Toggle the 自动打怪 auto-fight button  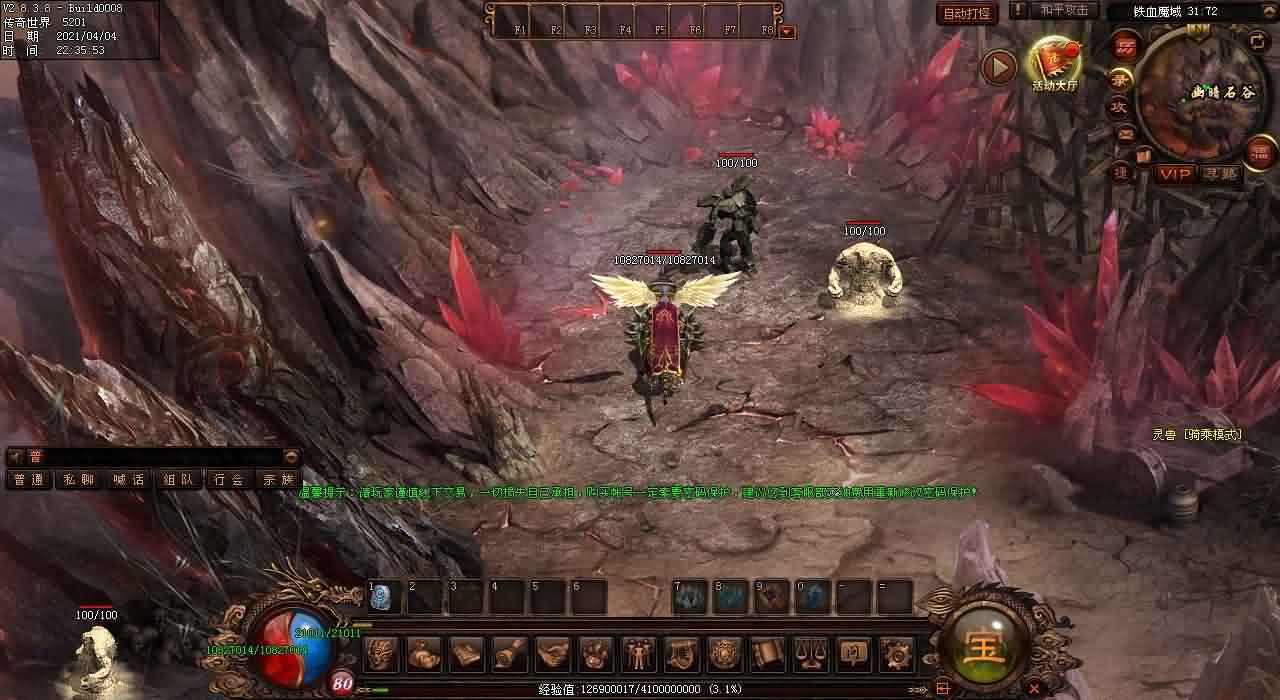(966, 14)
